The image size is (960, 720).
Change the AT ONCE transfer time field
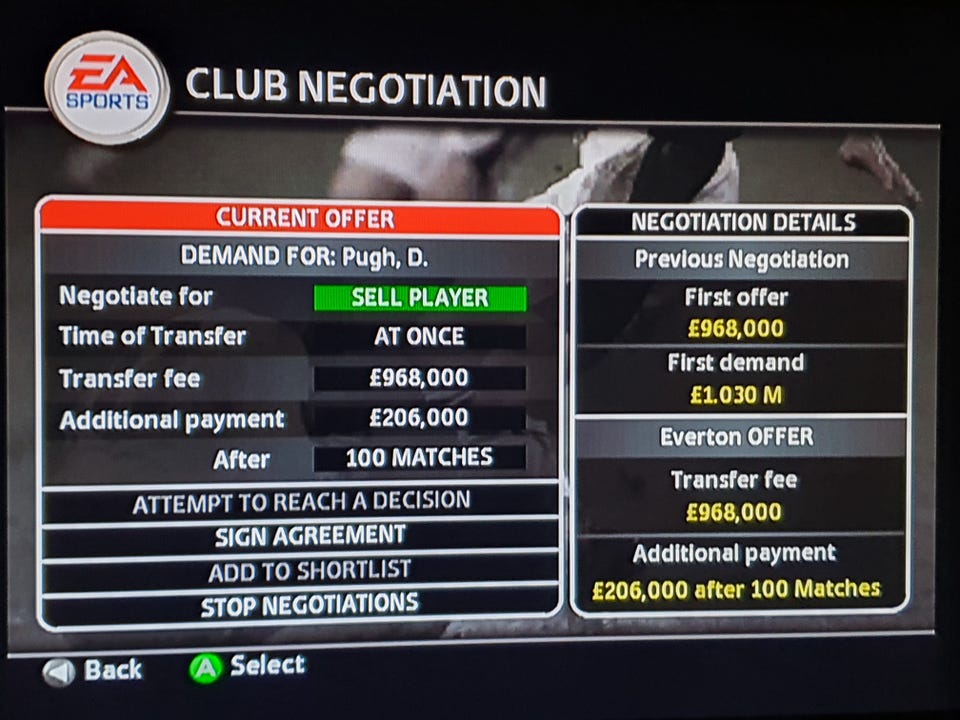click(419, 337)
